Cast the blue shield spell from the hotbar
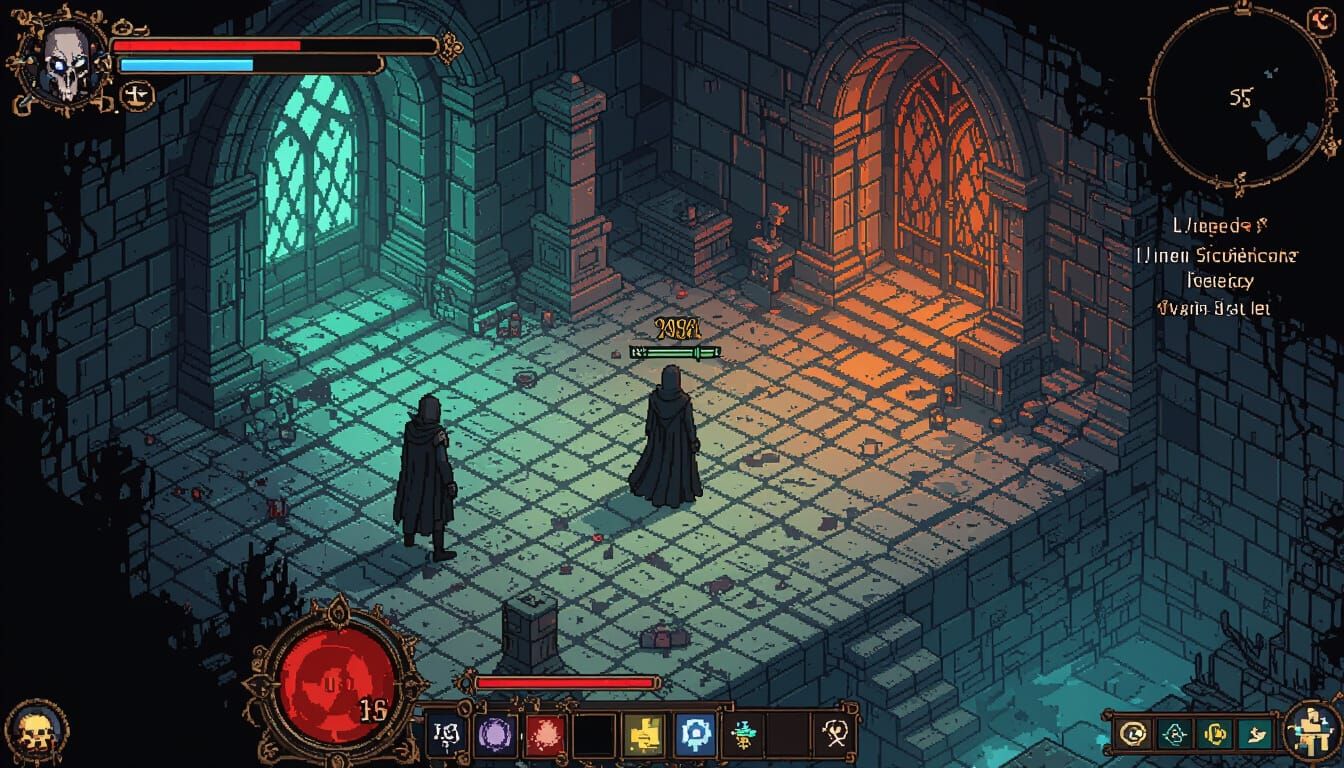The height and width of the screenshot is (768, 1344). click(695, 735)
